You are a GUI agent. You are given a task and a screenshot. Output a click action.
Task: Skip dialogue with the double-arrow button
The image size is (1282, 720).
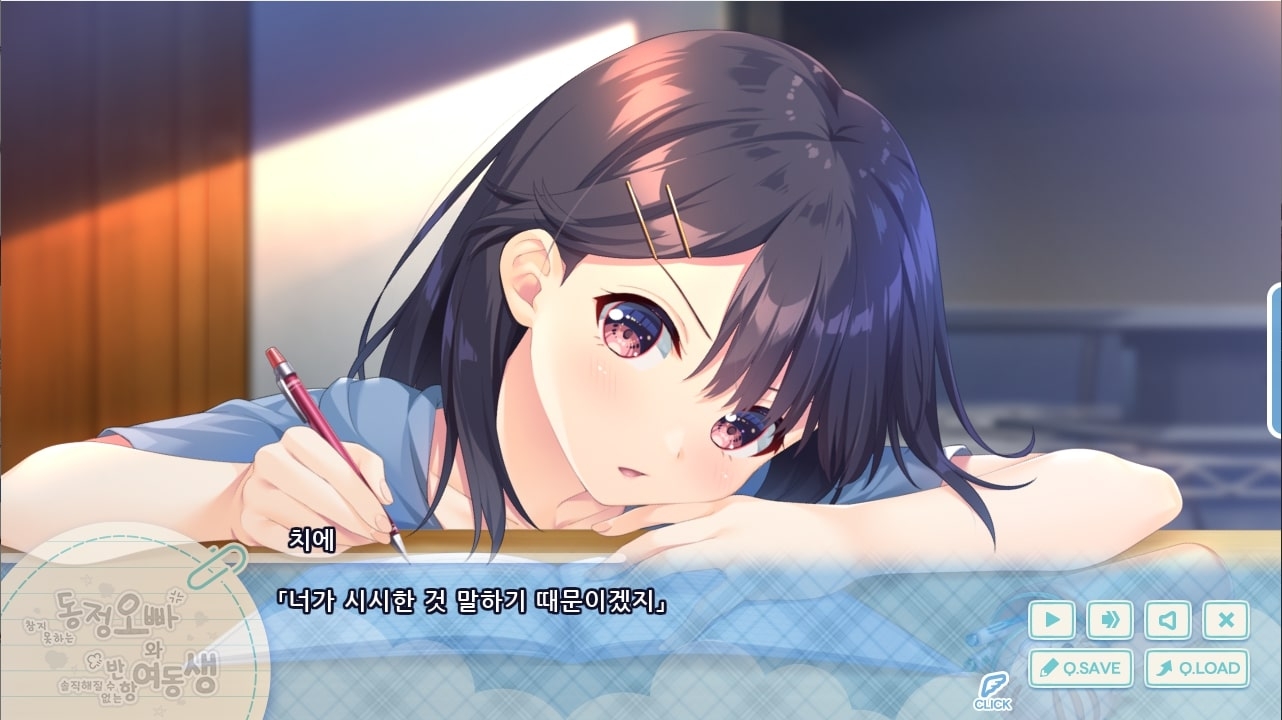1110,620
